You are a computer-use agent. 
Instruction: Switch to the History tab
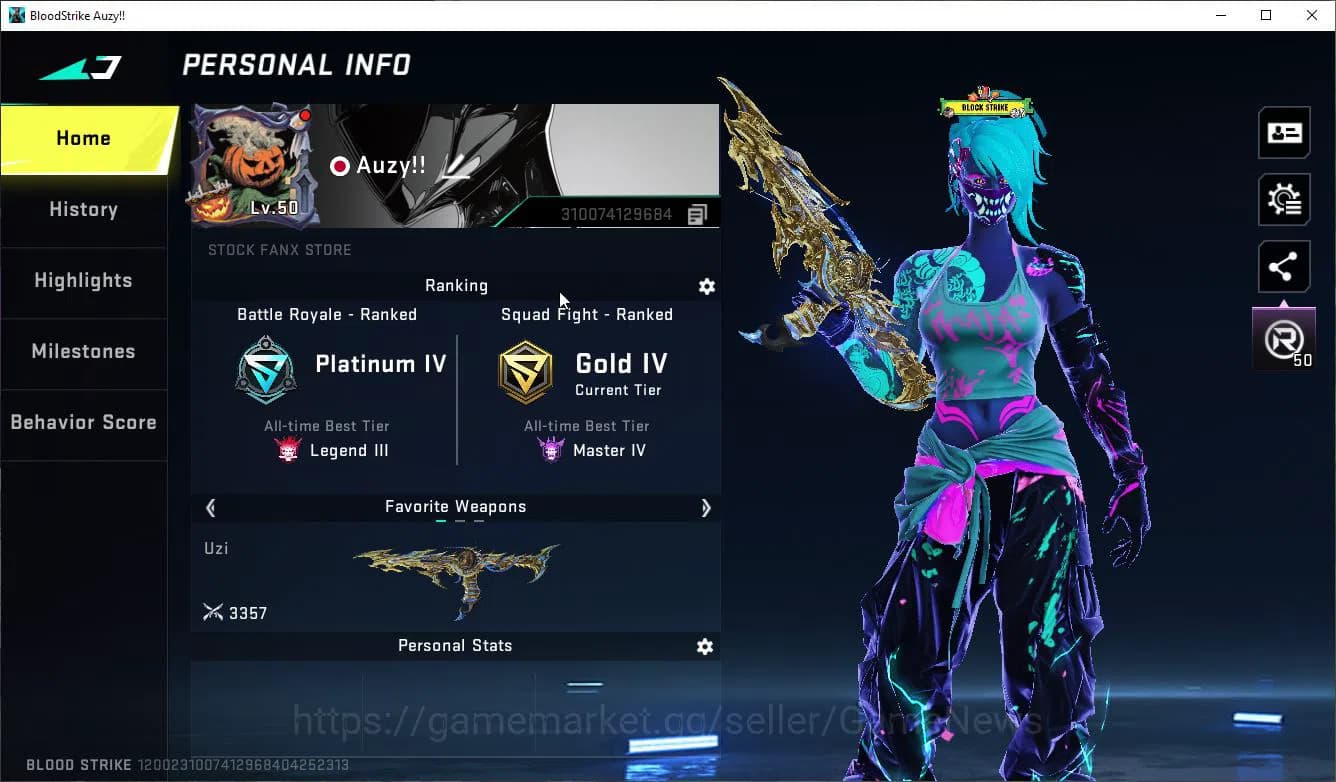coord(83,210)
